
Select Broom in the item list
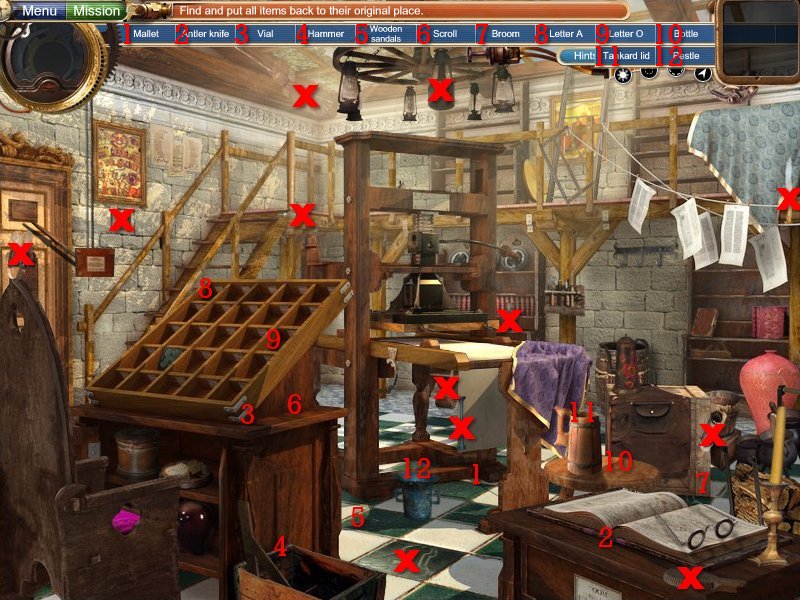tap(506, 34)
